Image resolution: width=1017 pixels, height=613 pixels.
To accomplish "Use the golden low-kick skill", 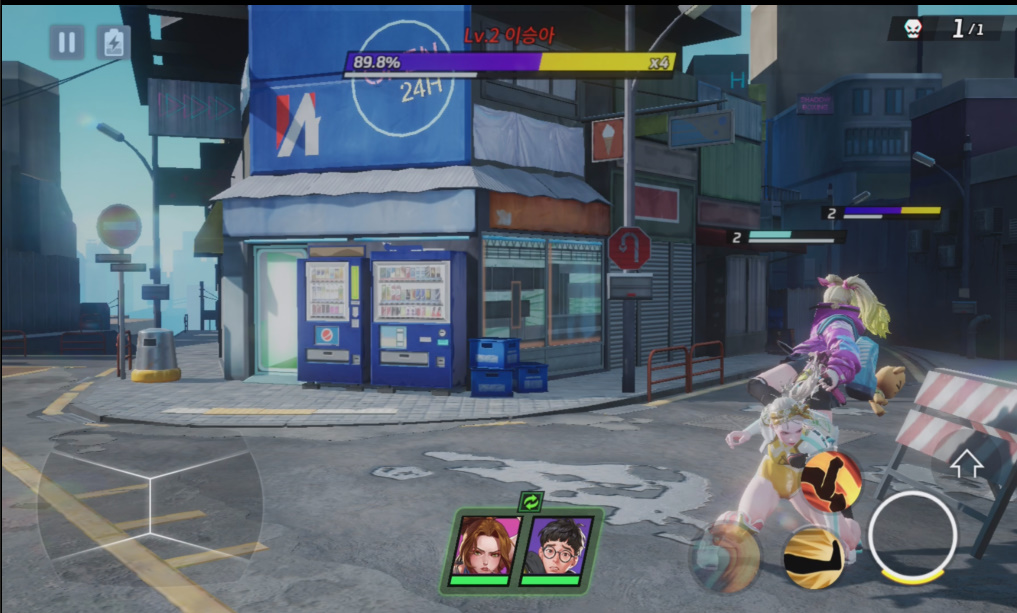I will point(814,556).
